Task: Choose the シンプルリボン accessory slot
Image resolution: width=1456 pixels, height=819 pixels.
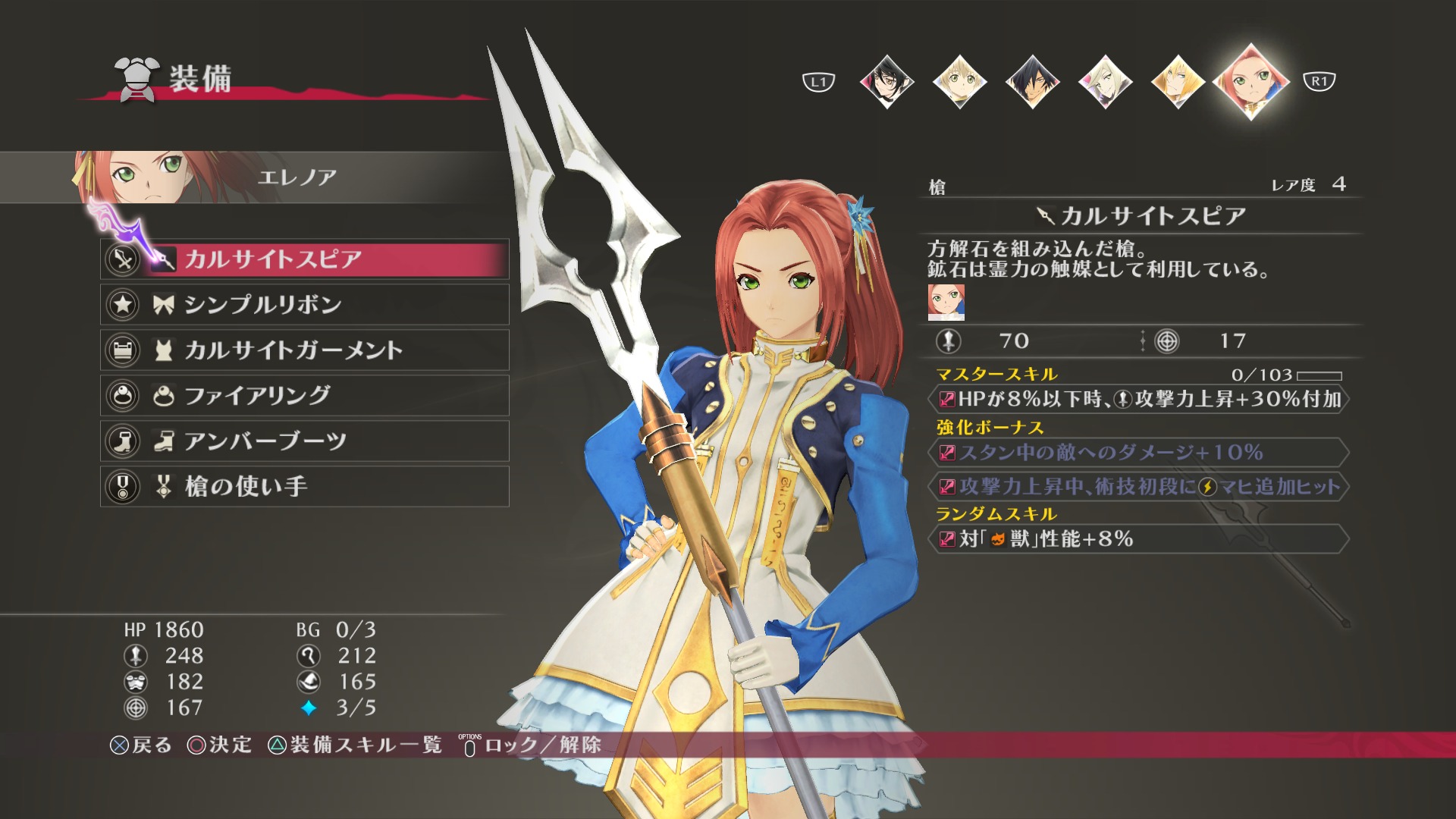Action: [303, 305]
